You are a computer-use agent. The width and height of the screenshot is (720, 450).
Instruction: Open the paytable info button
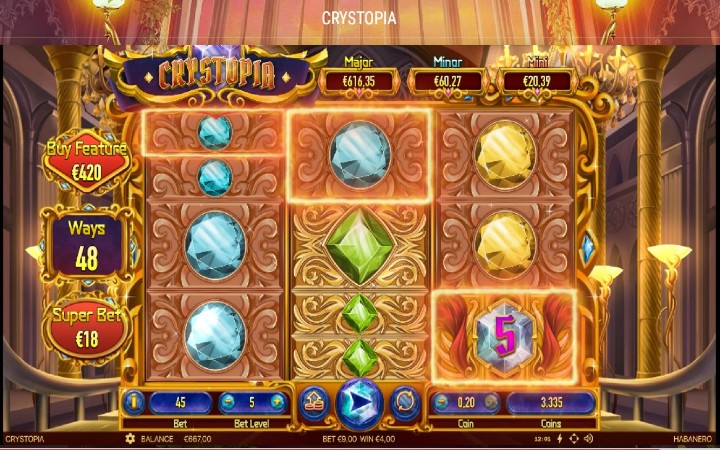coord(134,403)
